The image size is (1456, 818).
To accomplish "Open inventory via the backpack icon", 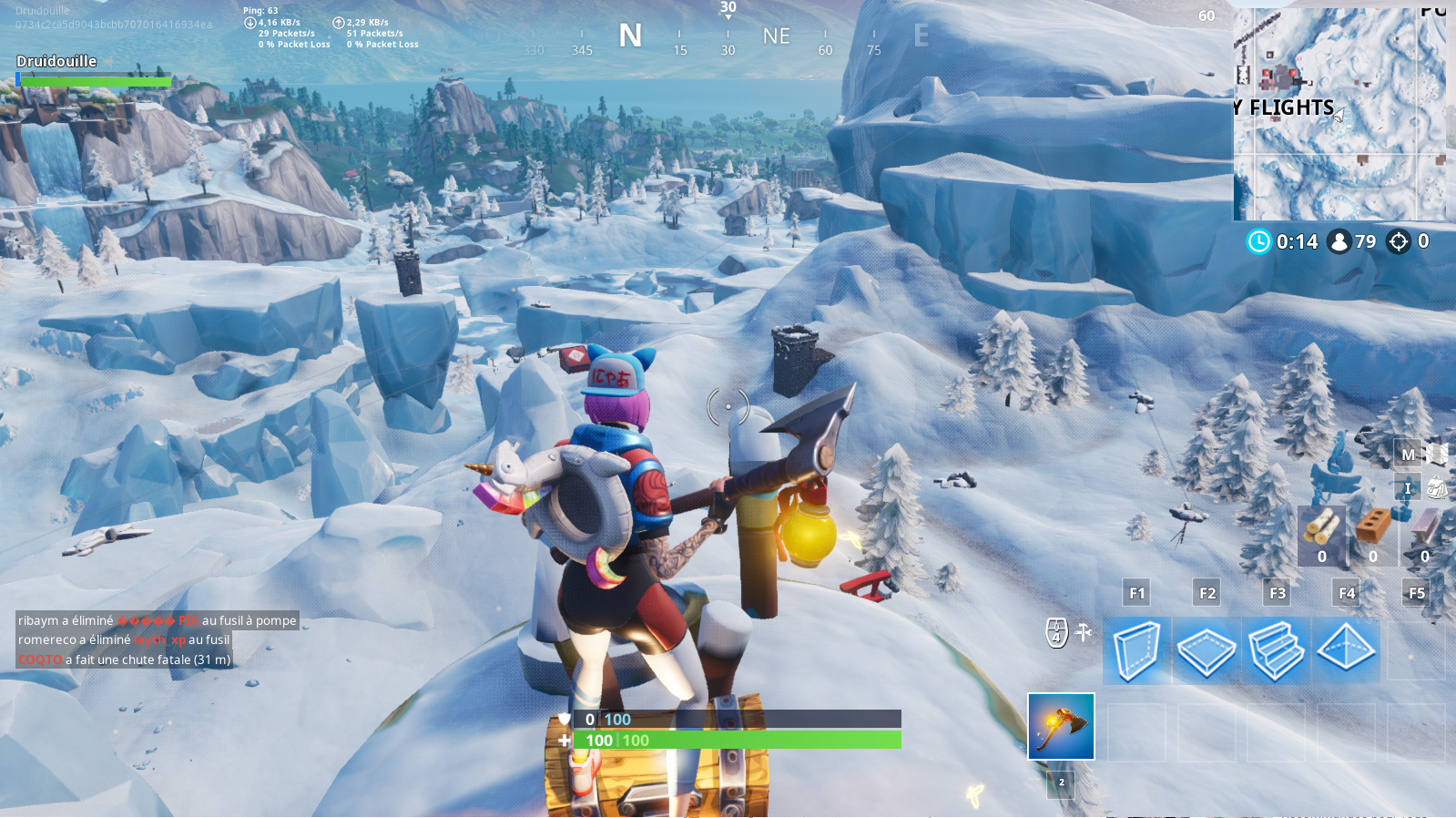I will [x=1439, y=487].
